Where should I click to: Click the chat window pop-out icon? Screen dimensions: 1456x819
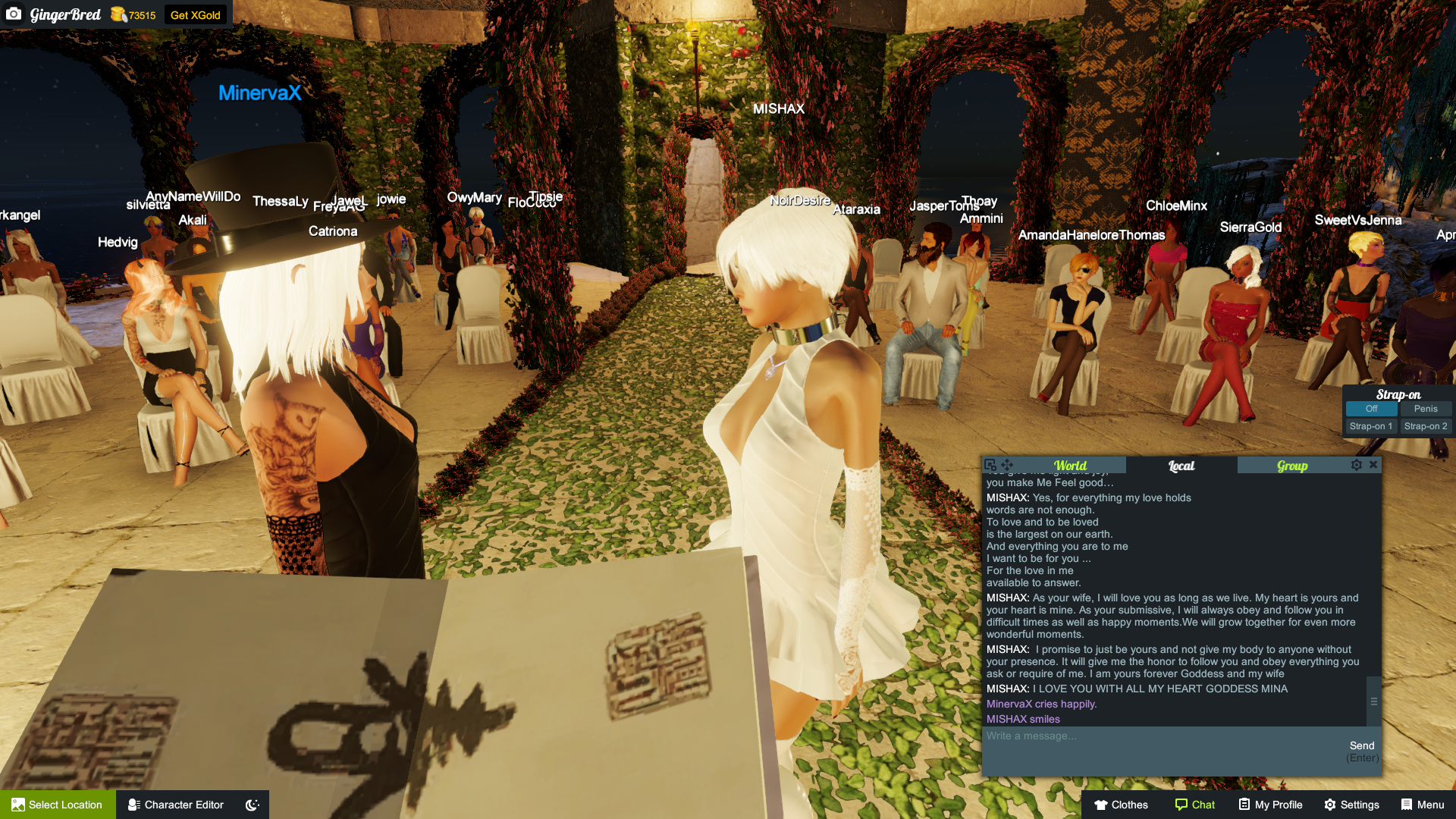point(990,465)
